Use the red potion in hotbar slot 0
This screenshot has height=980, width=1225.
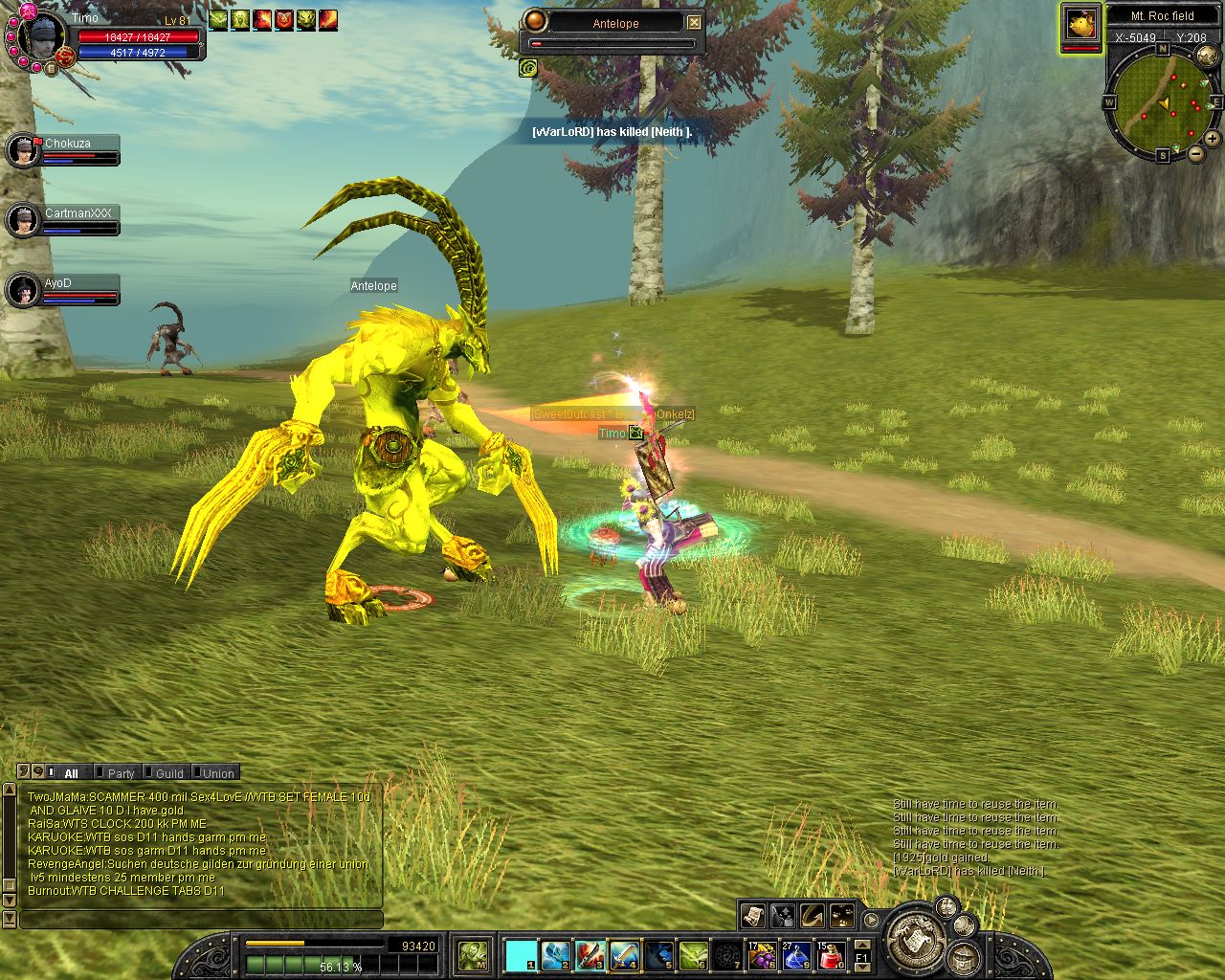831,955
